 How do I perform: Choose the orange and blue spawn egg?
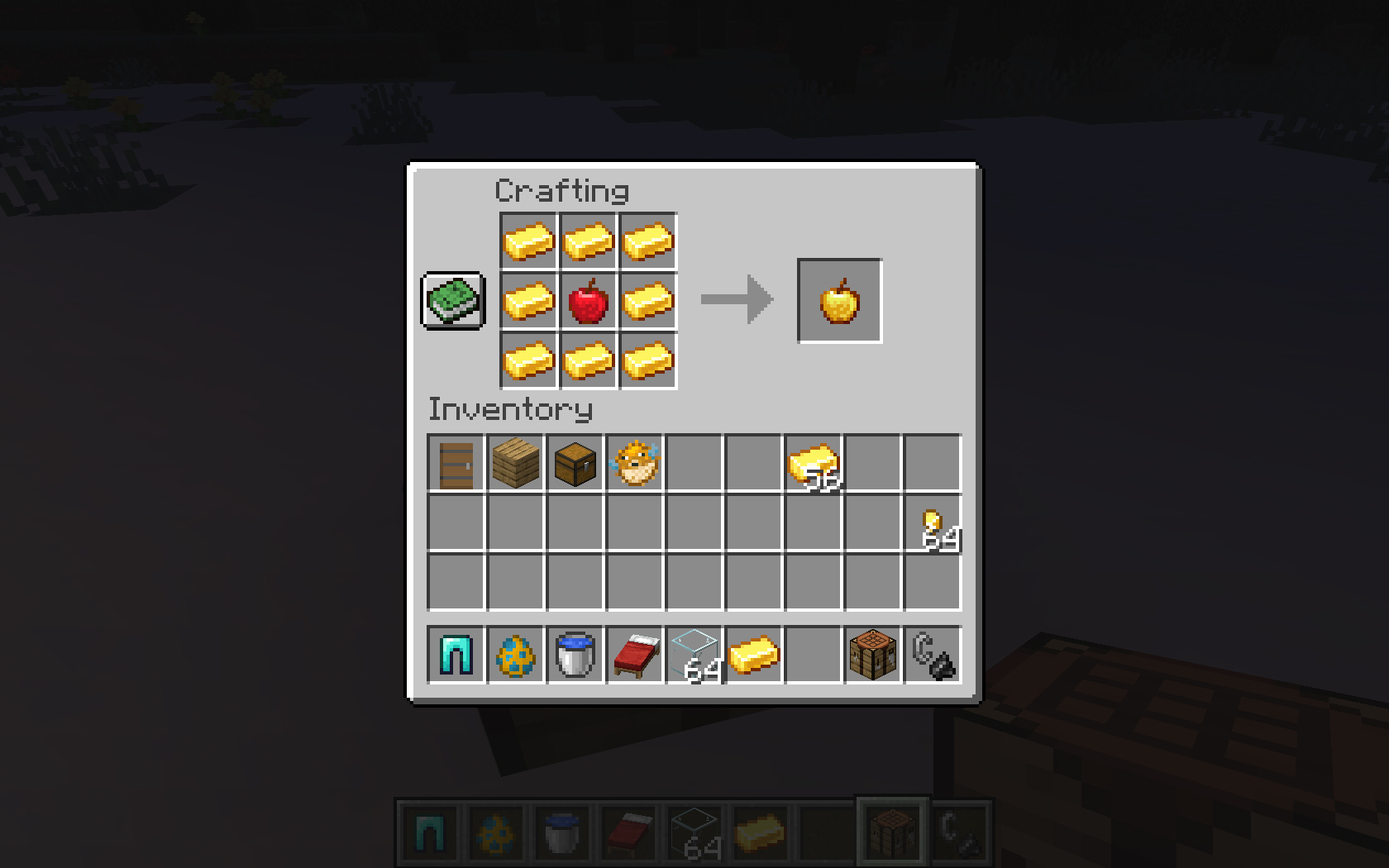tap(516, 655)
